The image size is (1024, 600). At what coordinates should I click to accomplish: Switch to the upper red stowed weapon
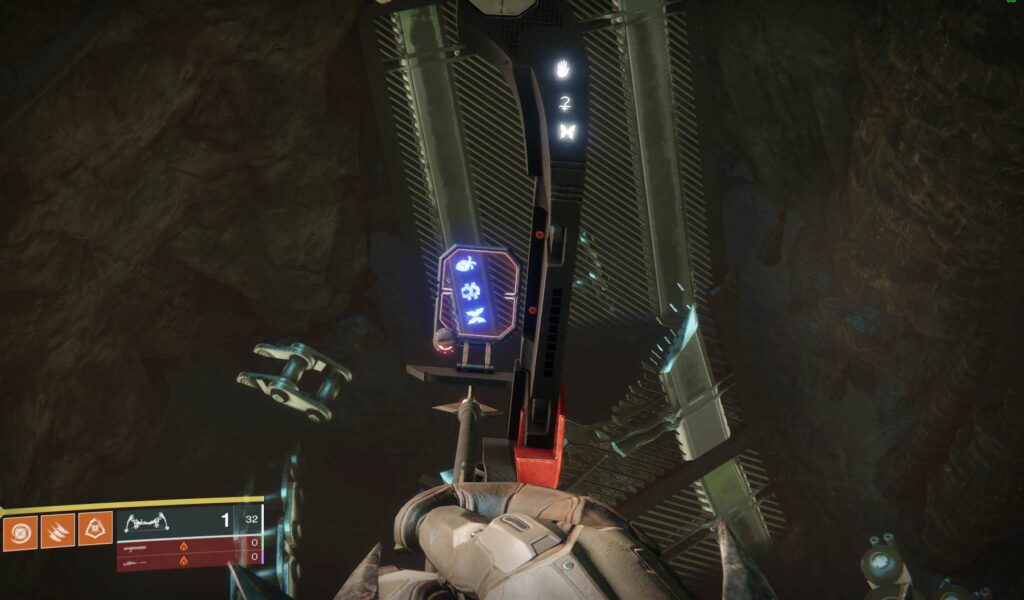[187, 547]
